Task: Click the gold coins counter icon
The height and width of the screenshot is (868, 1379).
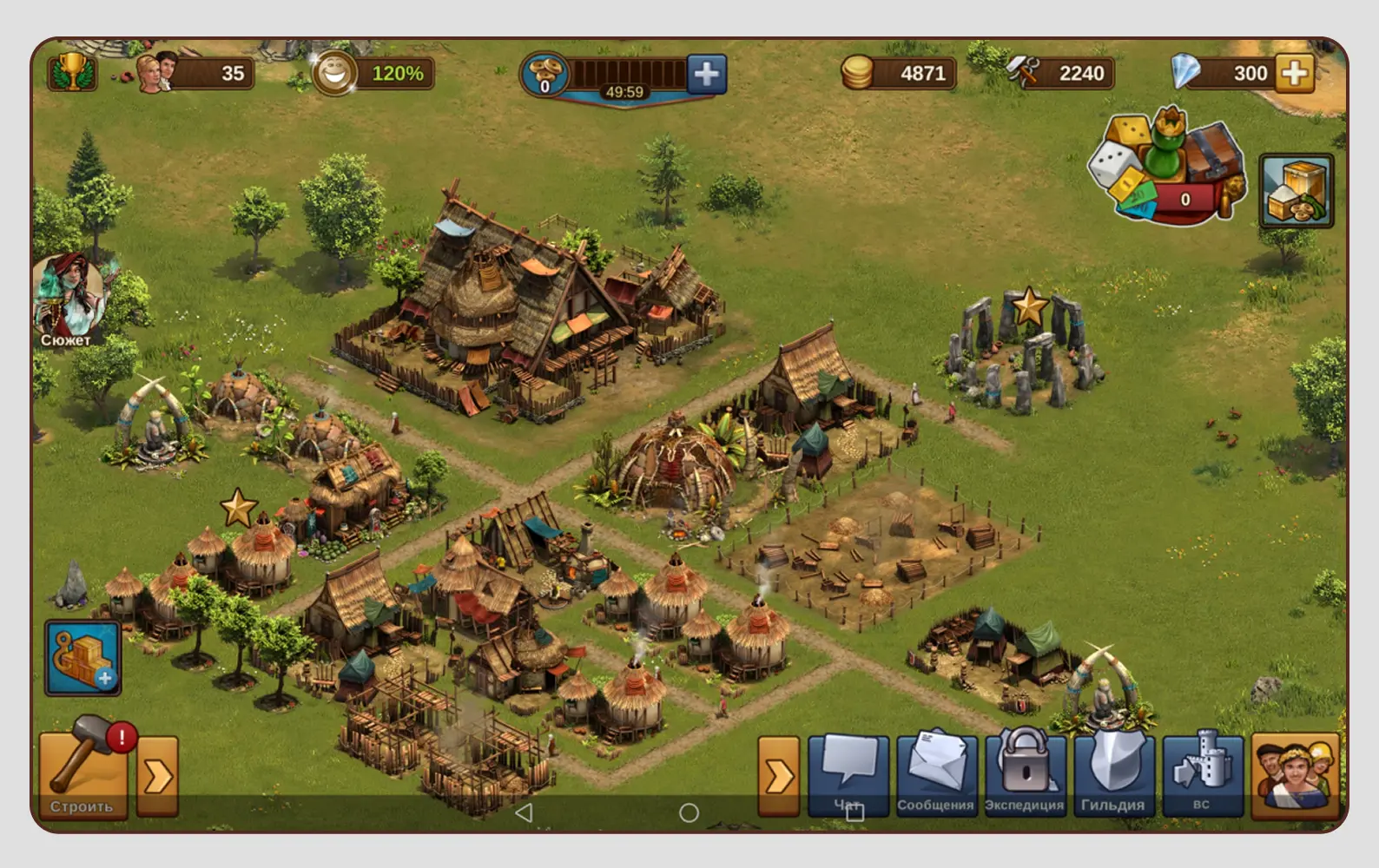Action: click(x=857, y=73)
